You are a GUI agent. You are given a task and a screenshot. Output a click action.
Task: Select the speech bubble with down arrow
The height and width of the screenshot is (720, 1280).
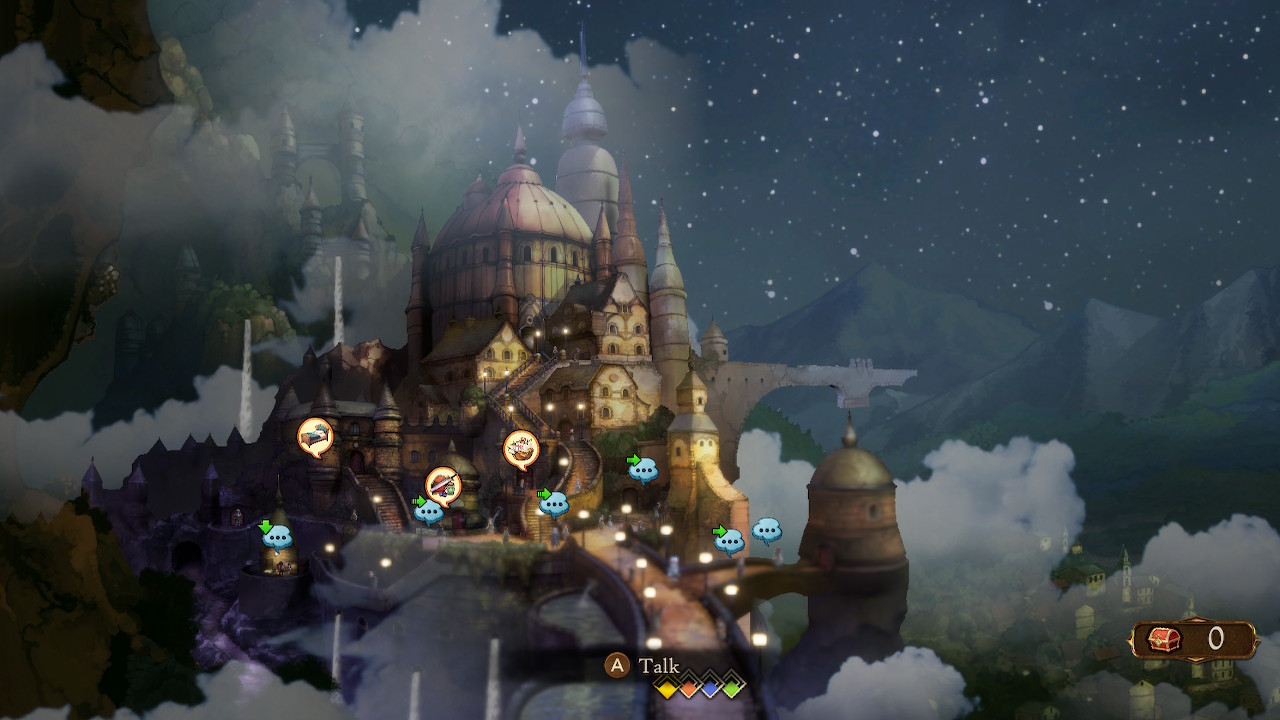coord(277,536)
